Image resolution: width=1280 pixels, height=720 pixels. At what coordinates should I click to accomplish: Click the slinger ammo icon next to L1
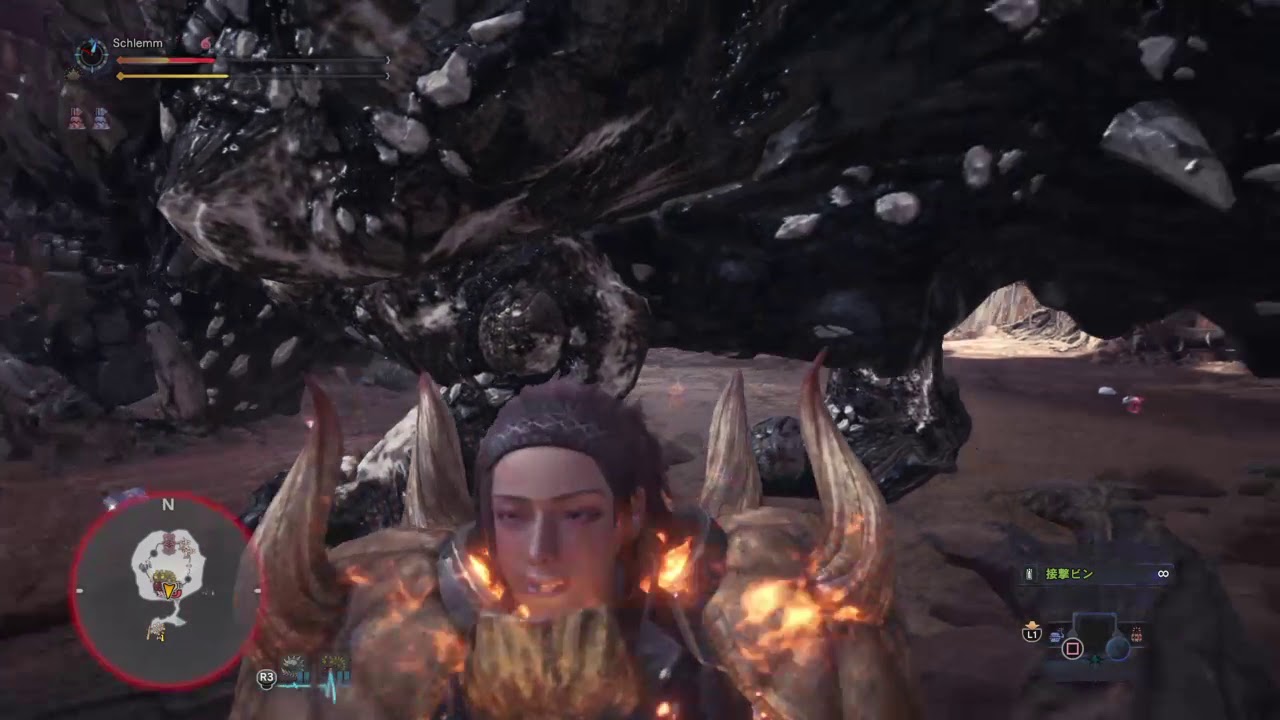(x=1056, y=635)
